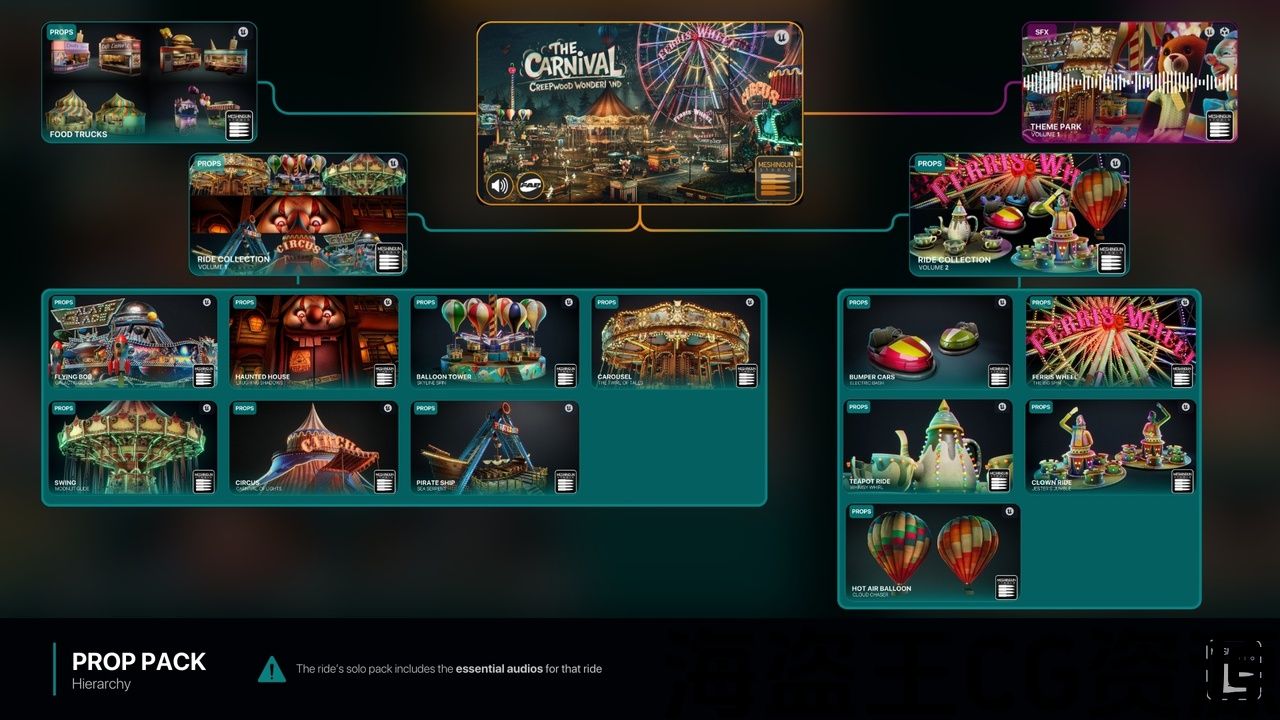Open the Food Trucks props pack
1280x720 pixels.
coord(149,82)
